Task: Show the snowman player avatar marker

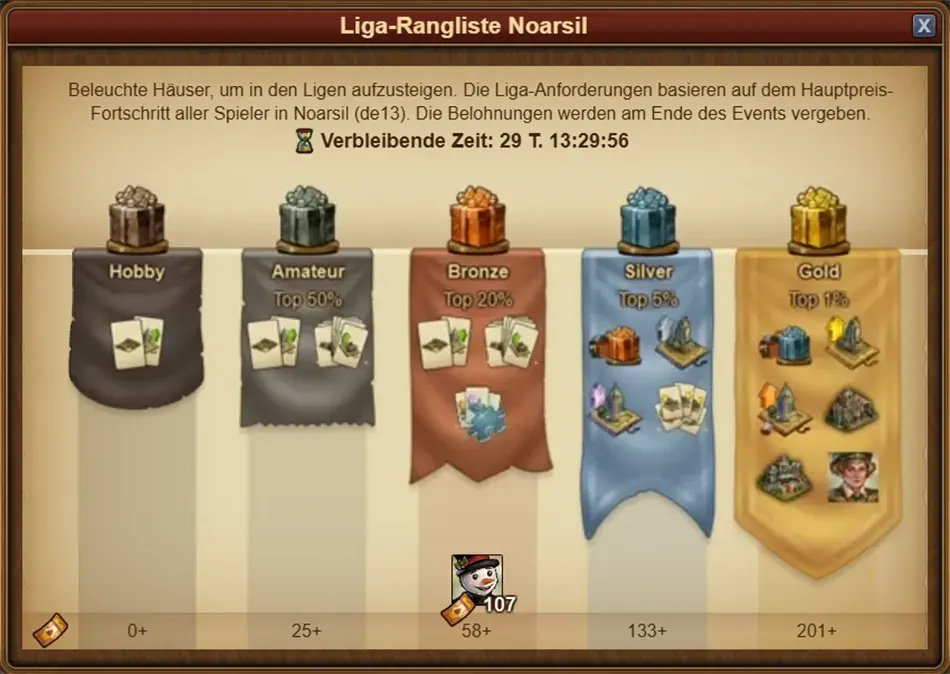Action: [x=476, y=579]
